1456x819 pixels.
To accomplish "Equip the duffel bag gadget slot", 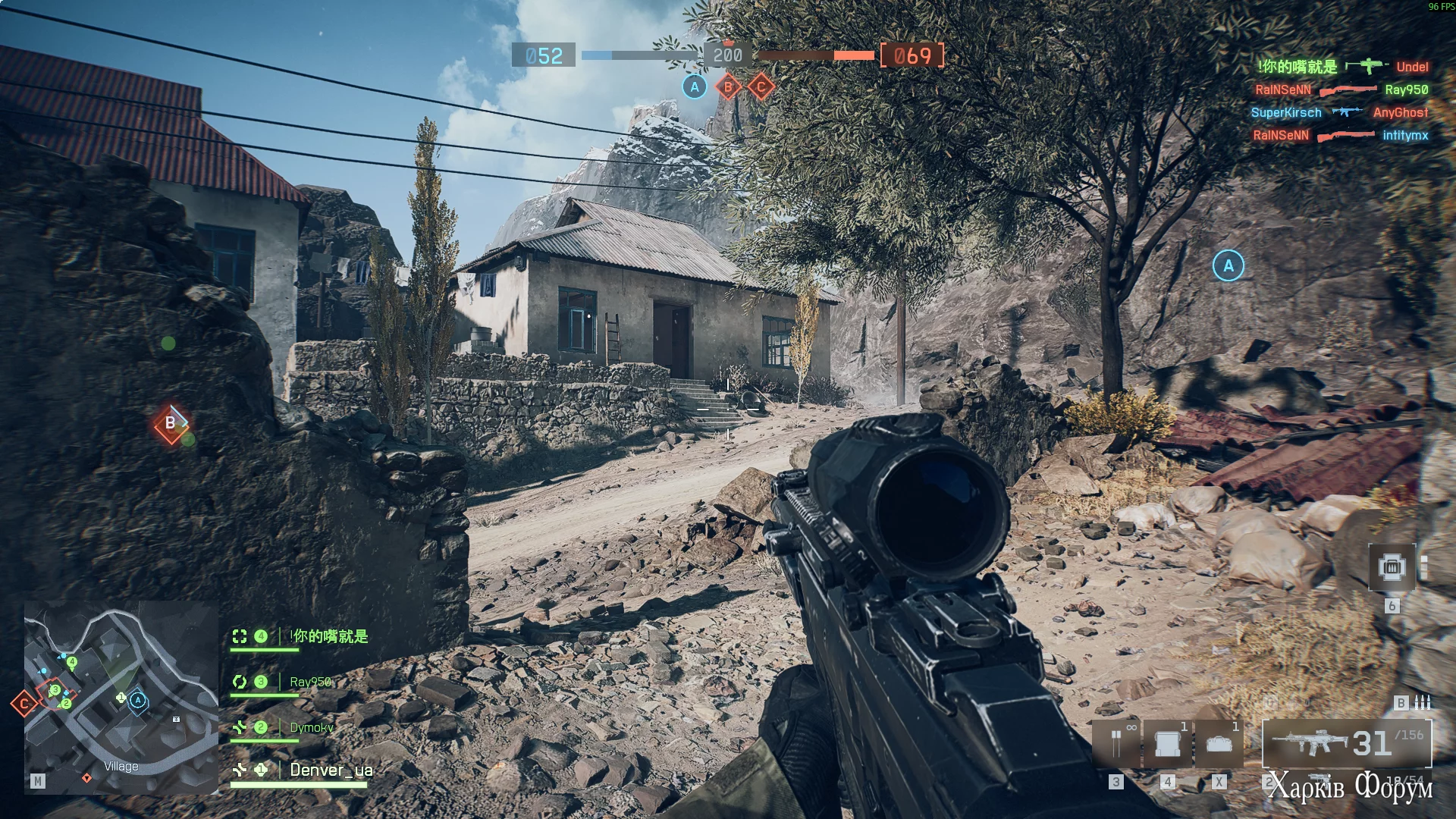I will pos(1219,744).
